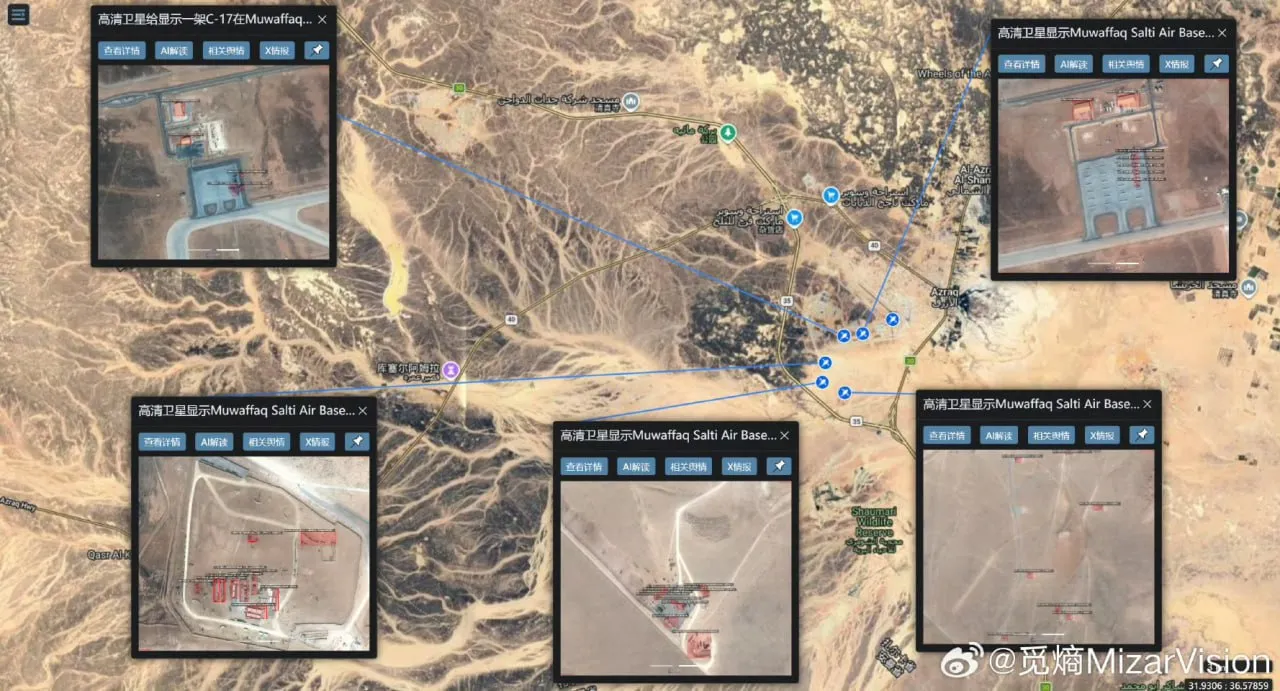The image size is (1280, 691).
Task: Click the grey mosque map marker
Action: 631,102
